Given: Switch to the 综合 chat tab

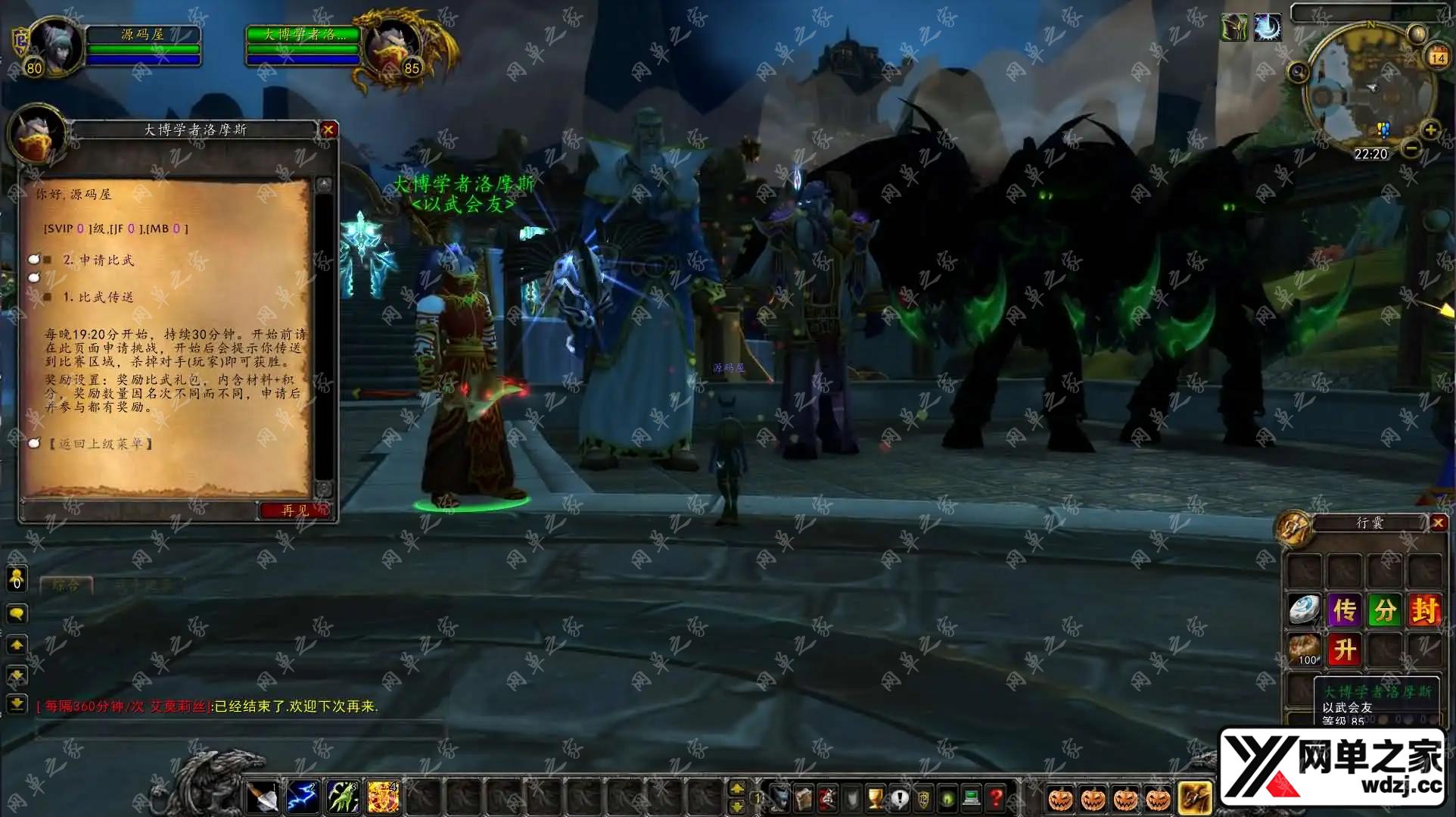Looking at the screenshot, I should click(66, 585).
